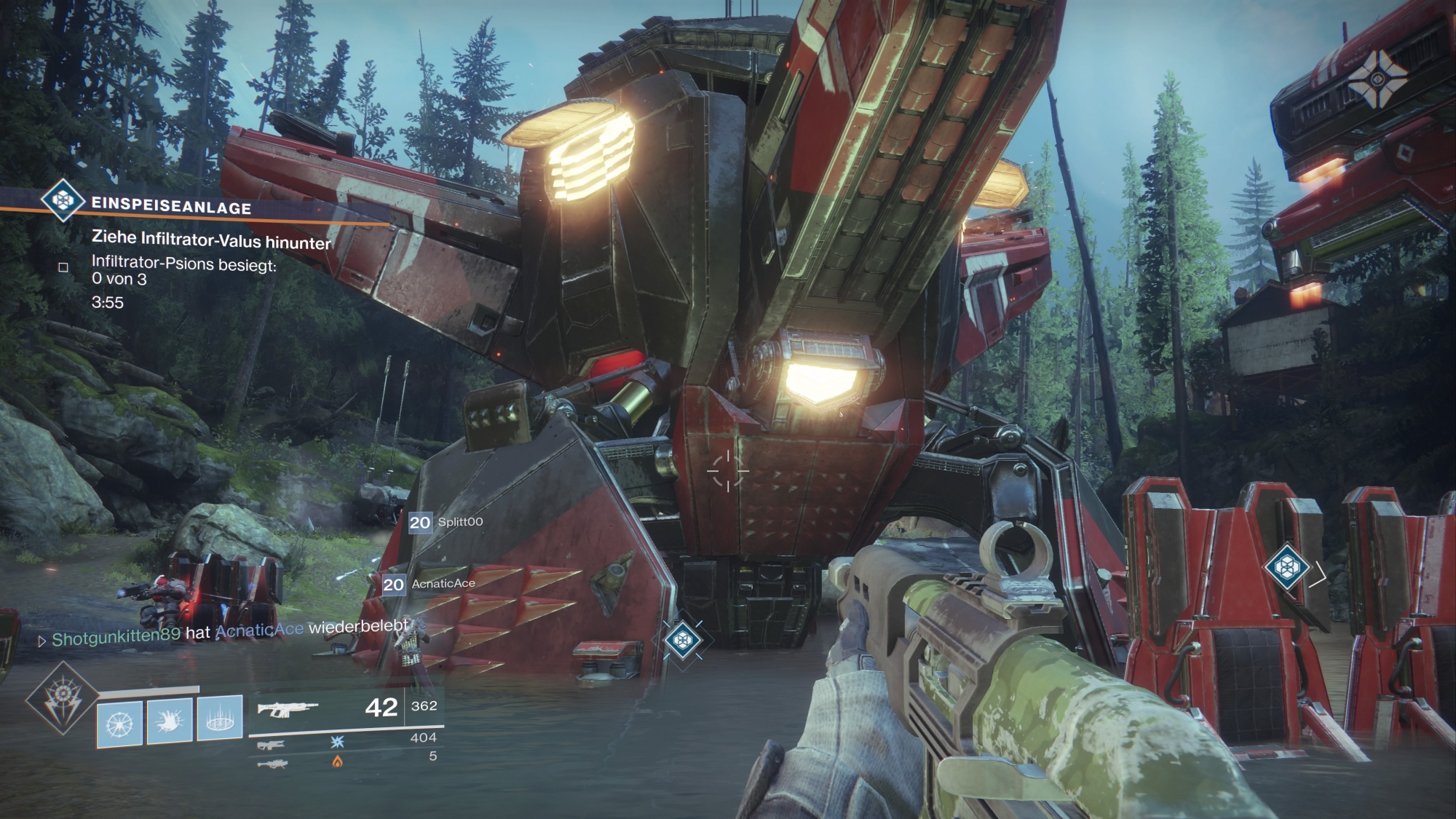The height and width of the screenshot is (819, 1456).
Task: Click the objective waypoint marker below the crosshair
Action: coord(683,640)
